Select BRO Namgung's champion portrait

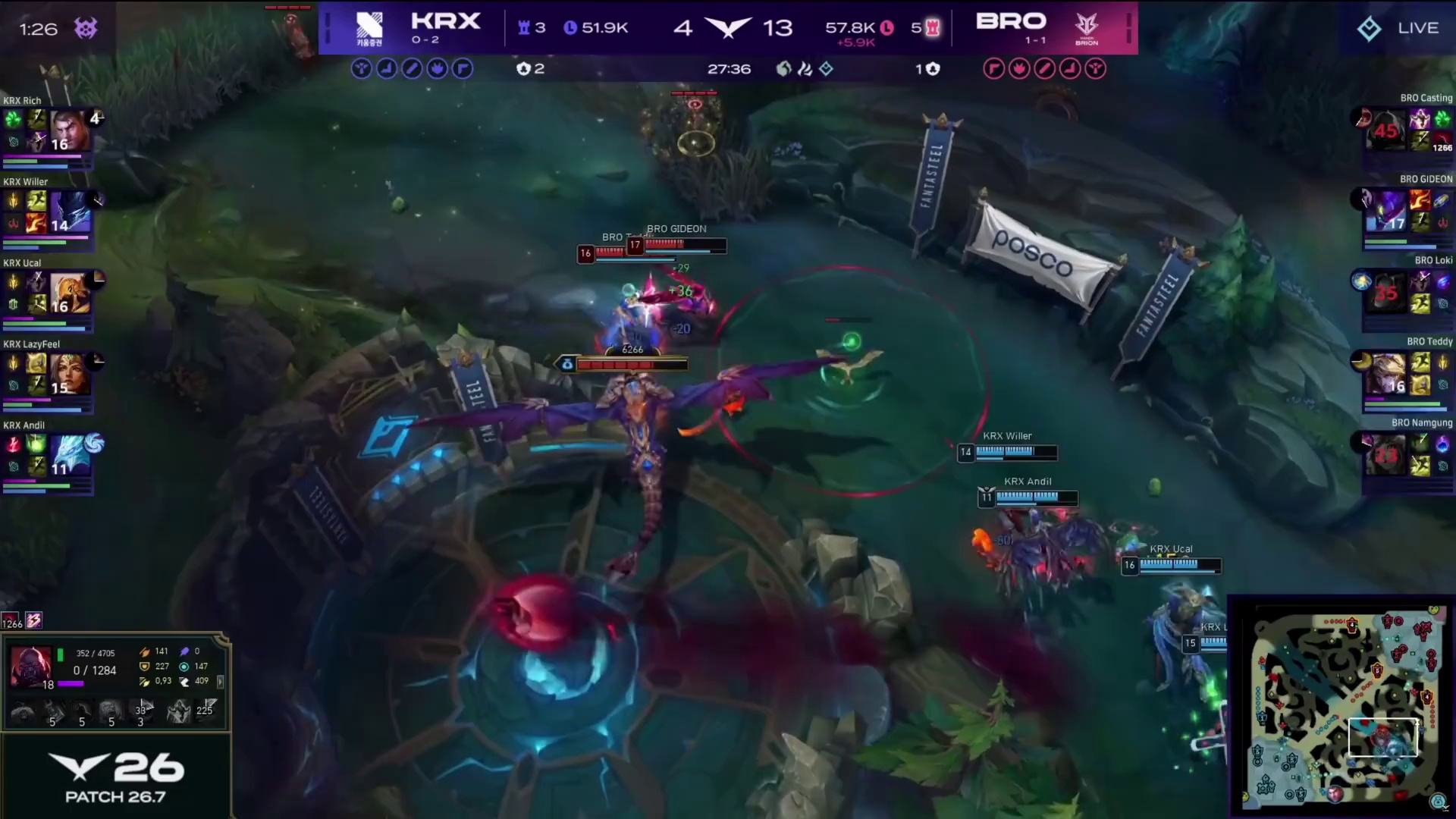pyautogui.click(x=1385, y=455)
